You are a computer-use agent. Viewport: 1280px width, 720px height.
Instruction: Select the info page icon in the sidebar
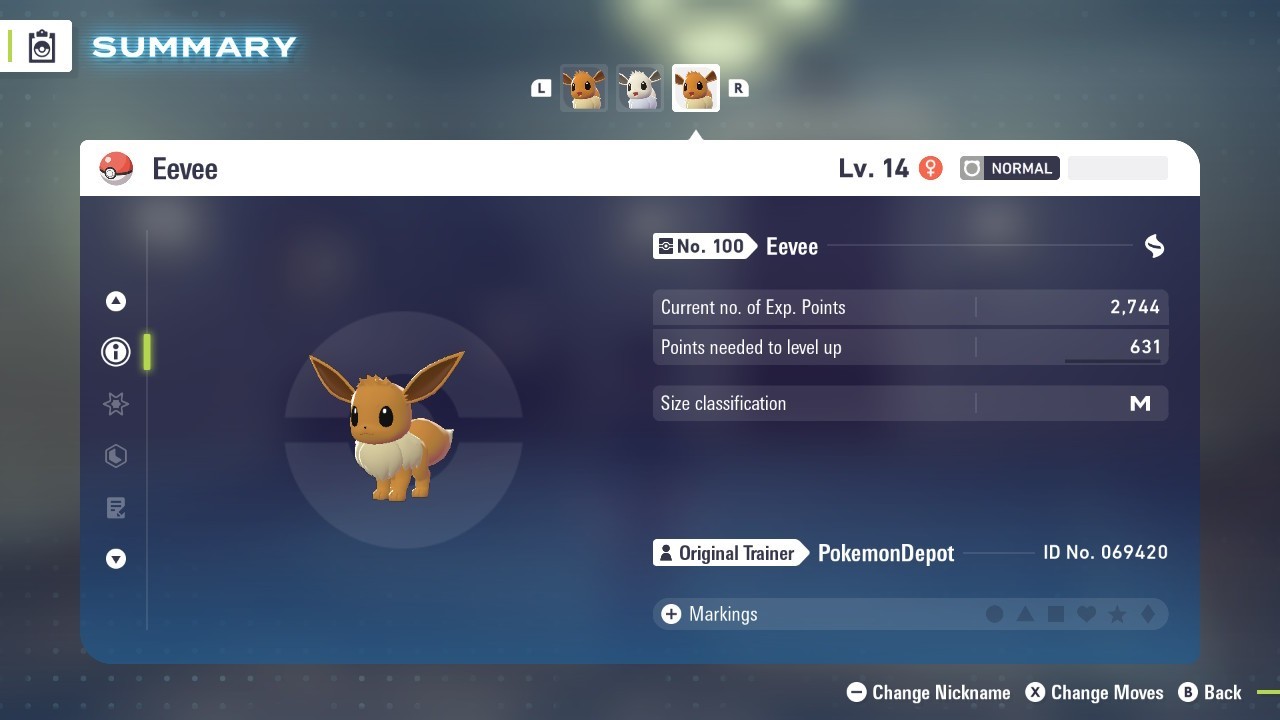(x=115, y=352)
